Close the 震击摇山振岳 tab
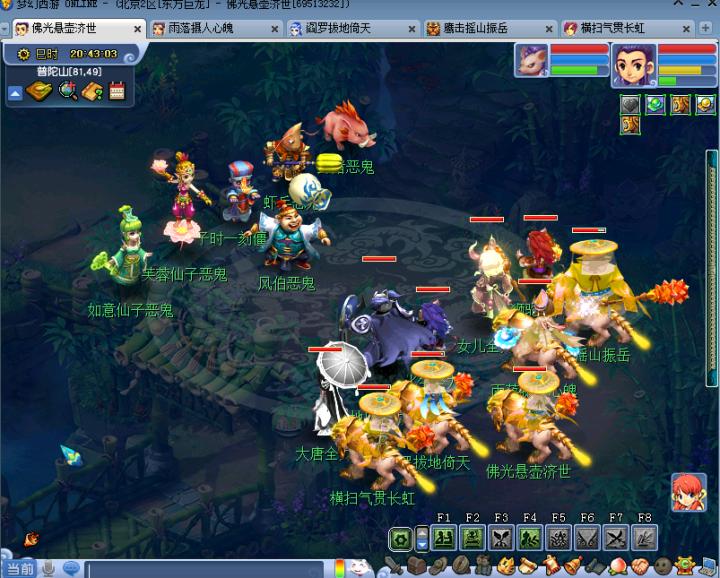Image resolution: width=720 pixels, height=578 pixels. (x=546, y=29)
